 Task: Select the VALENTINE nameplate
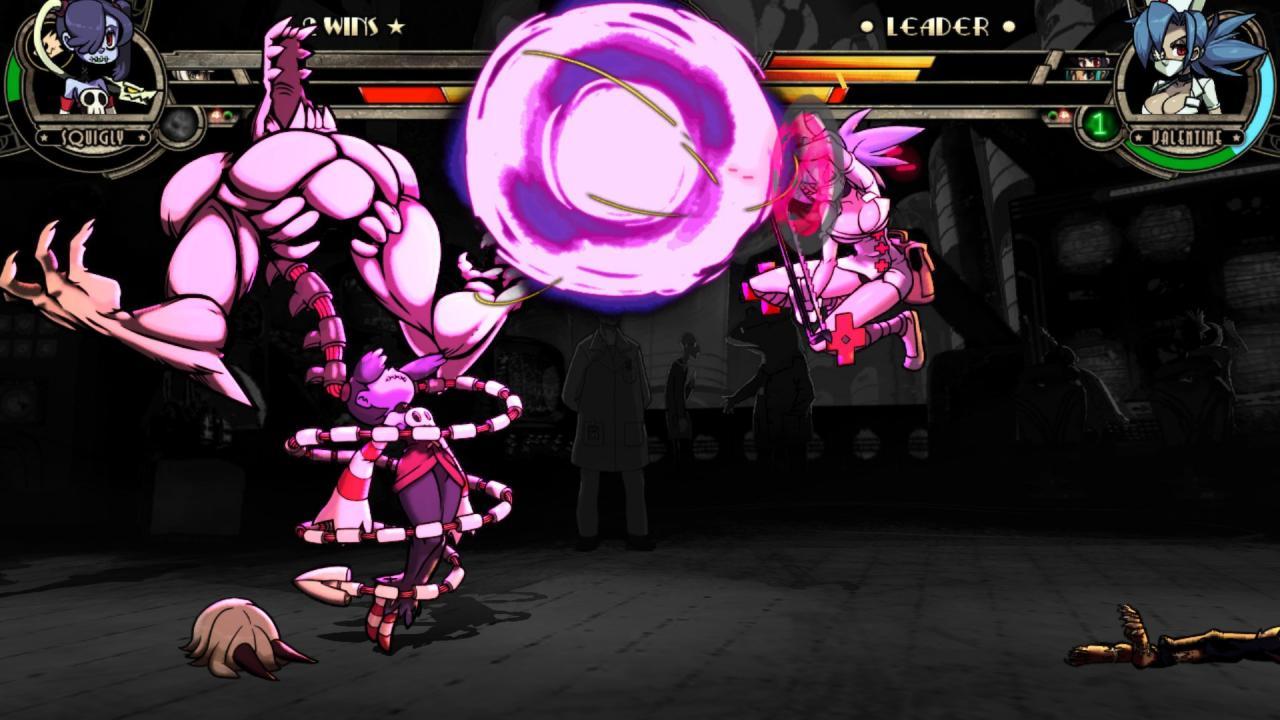point(1188,135)
